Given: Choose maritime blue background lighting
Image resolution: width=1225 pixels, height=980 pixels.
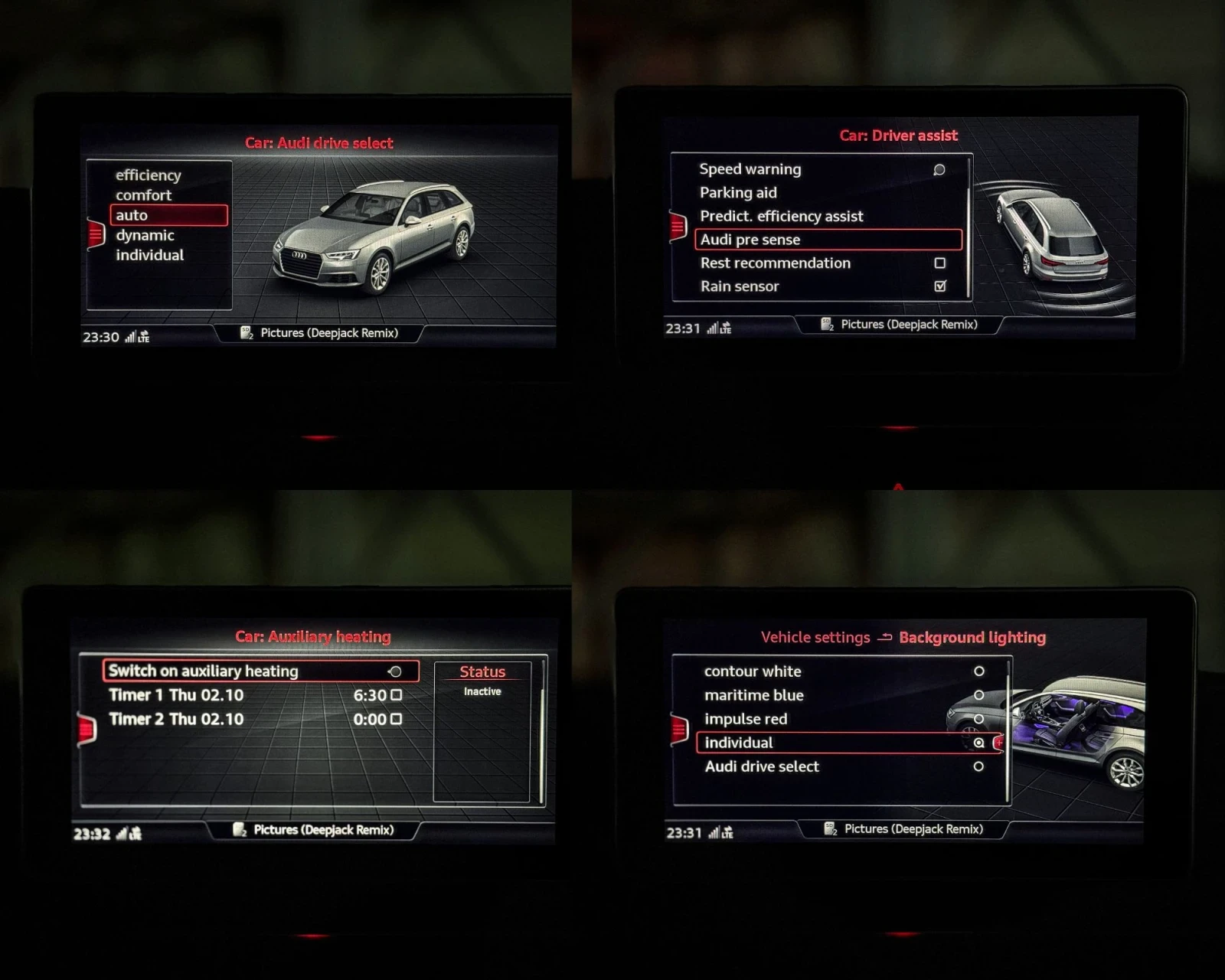Looking at the screenshot, I should 978,695.
